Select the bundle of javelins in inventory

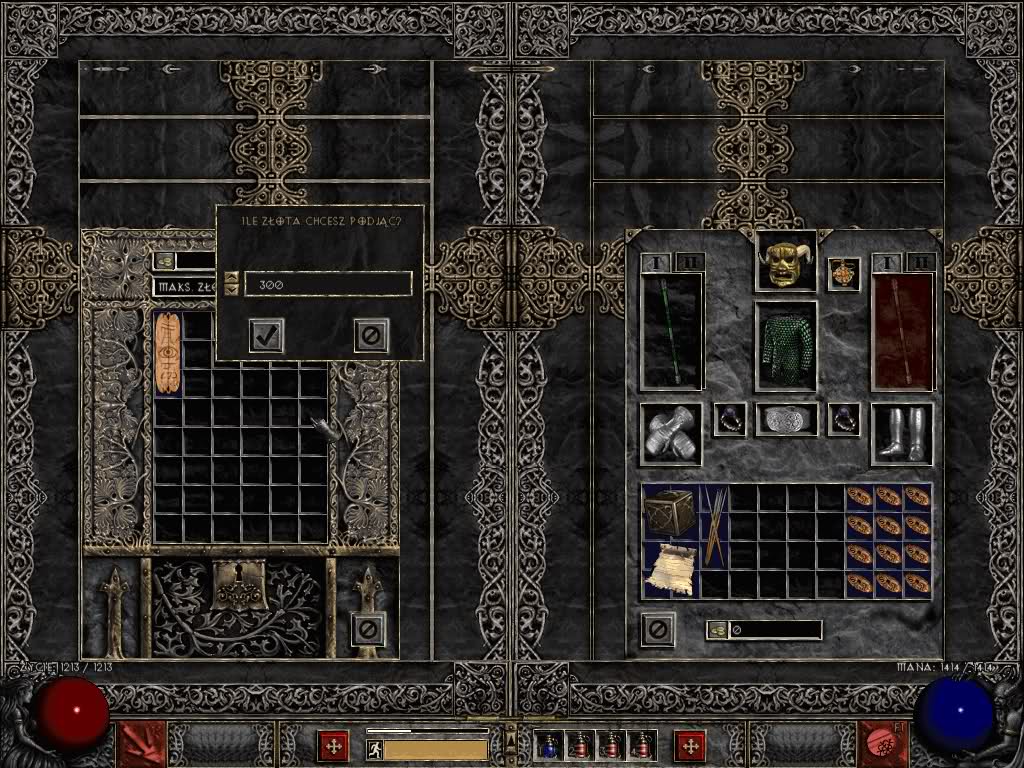pos(714,527)
